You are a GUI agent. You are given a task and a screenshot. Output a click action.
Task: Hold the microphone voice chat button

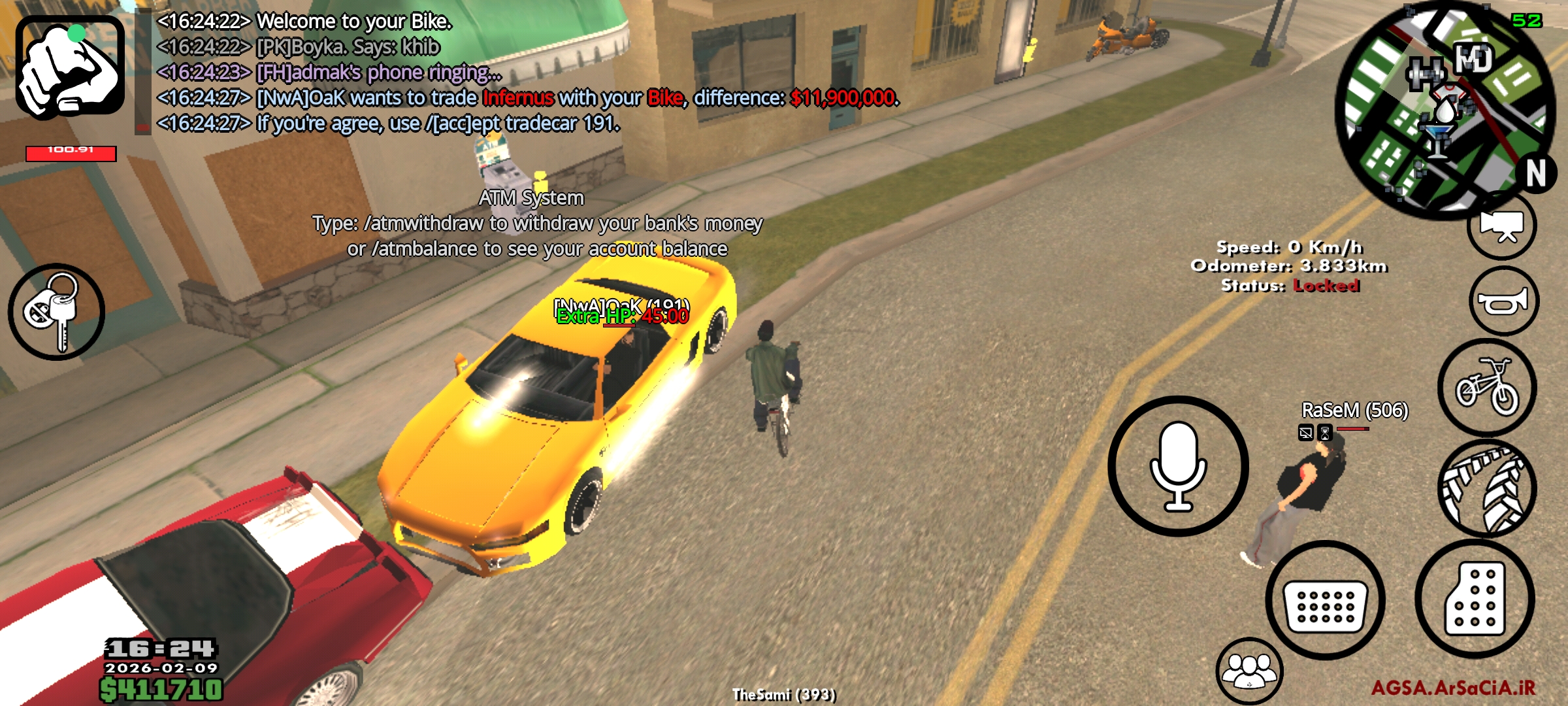(1178, 466)
